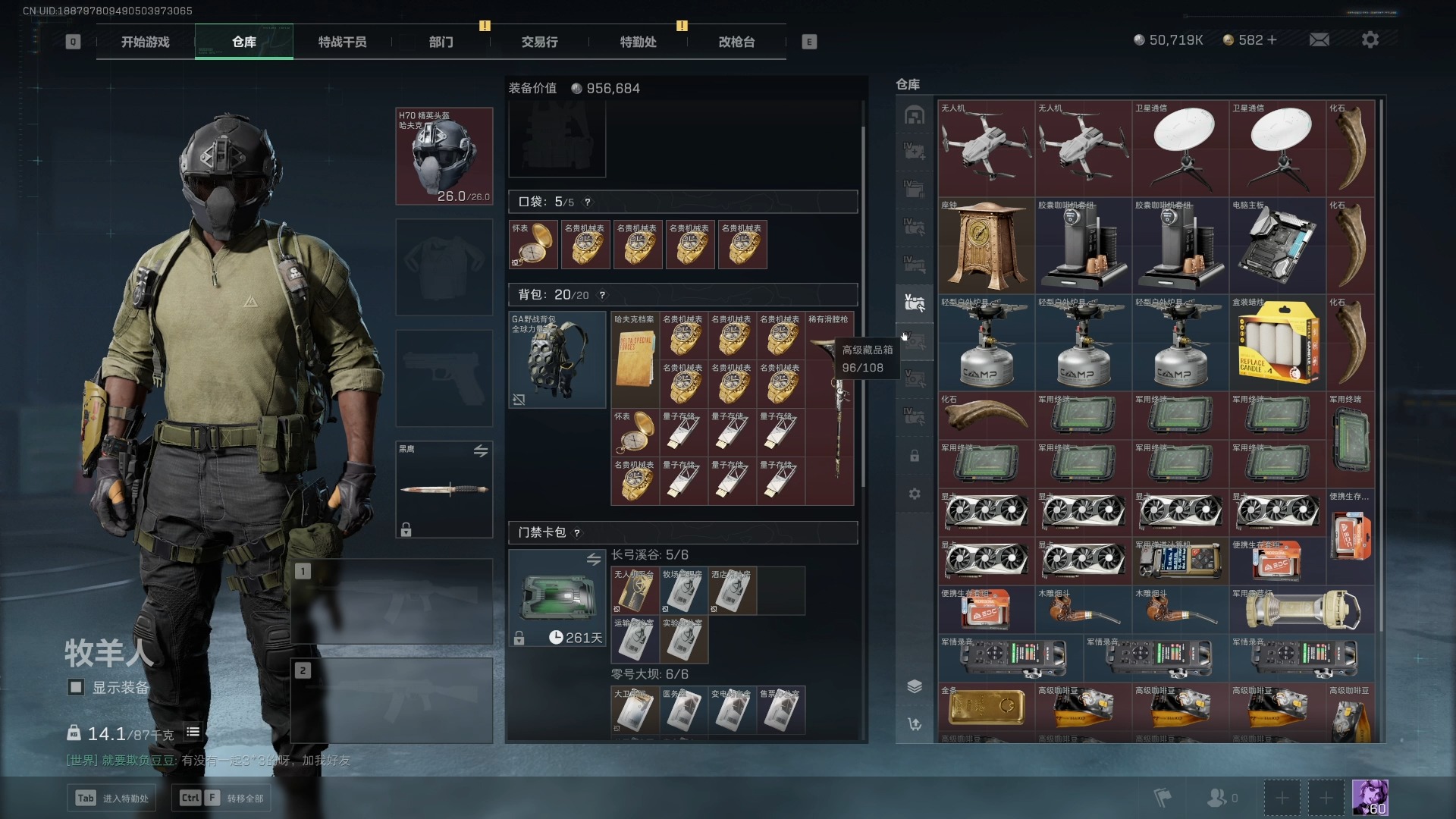Click the 金条 gold bar item
Viewport: 1456px width, 819px height.
pos(986,707)
